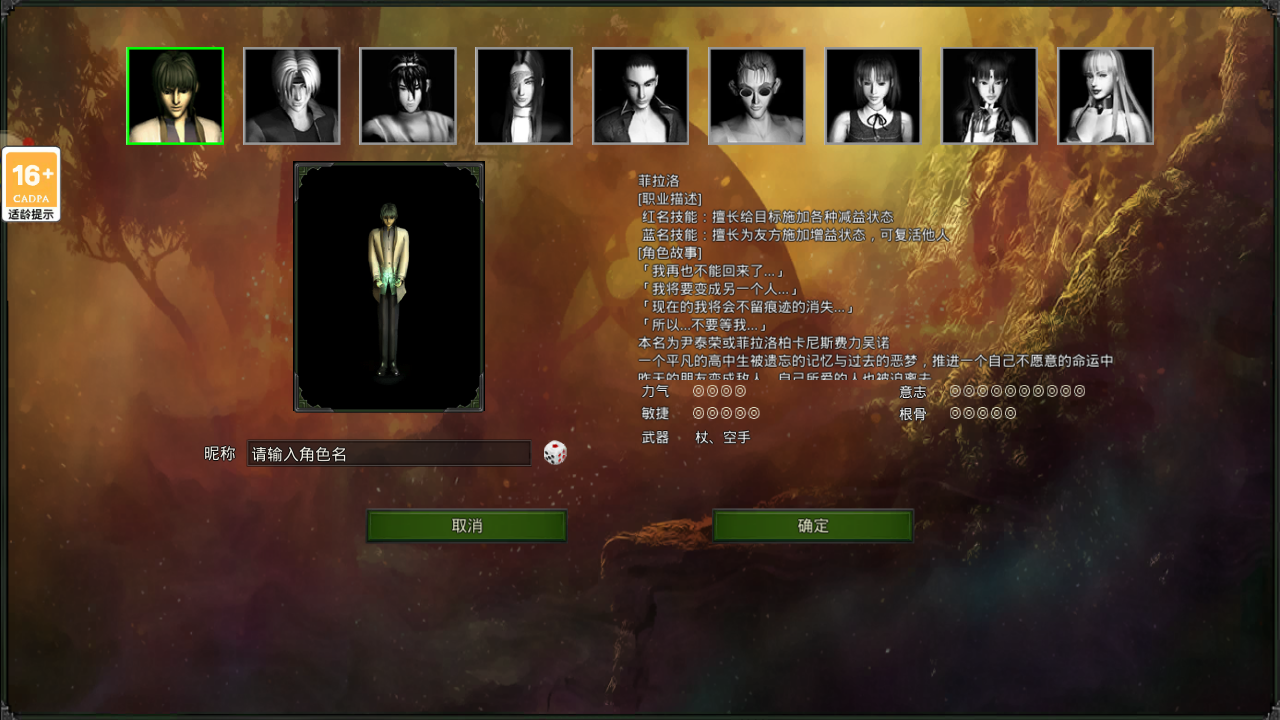
Task: Click the full-body character preview panel
Action: [x=389, y=287]
